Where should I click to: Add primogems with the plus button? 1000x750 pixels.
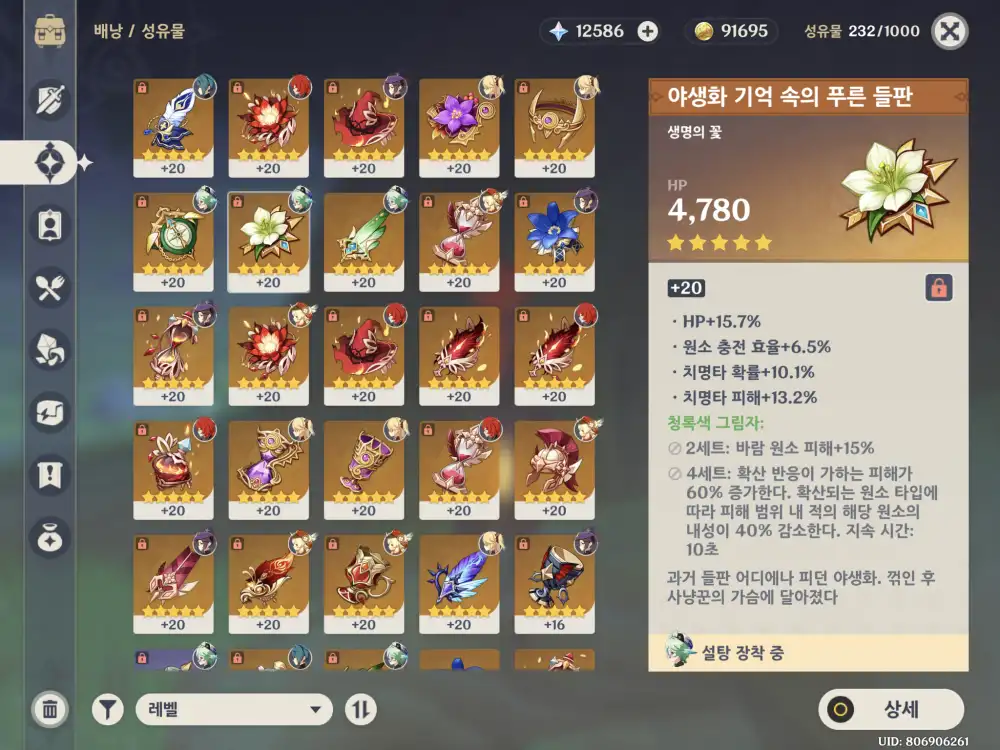point(648,31)
